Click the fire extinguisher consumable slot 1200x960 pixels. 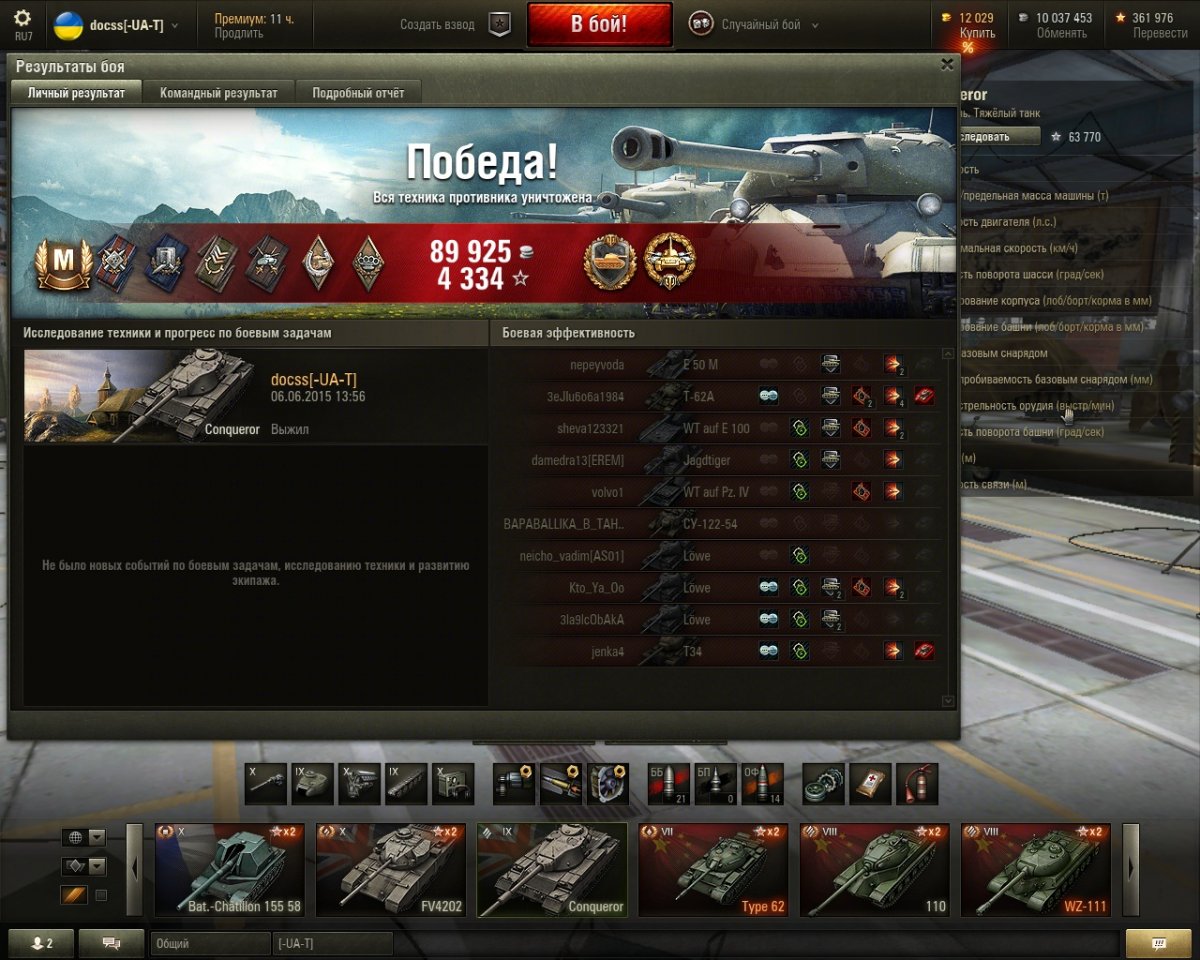point(916,784)
